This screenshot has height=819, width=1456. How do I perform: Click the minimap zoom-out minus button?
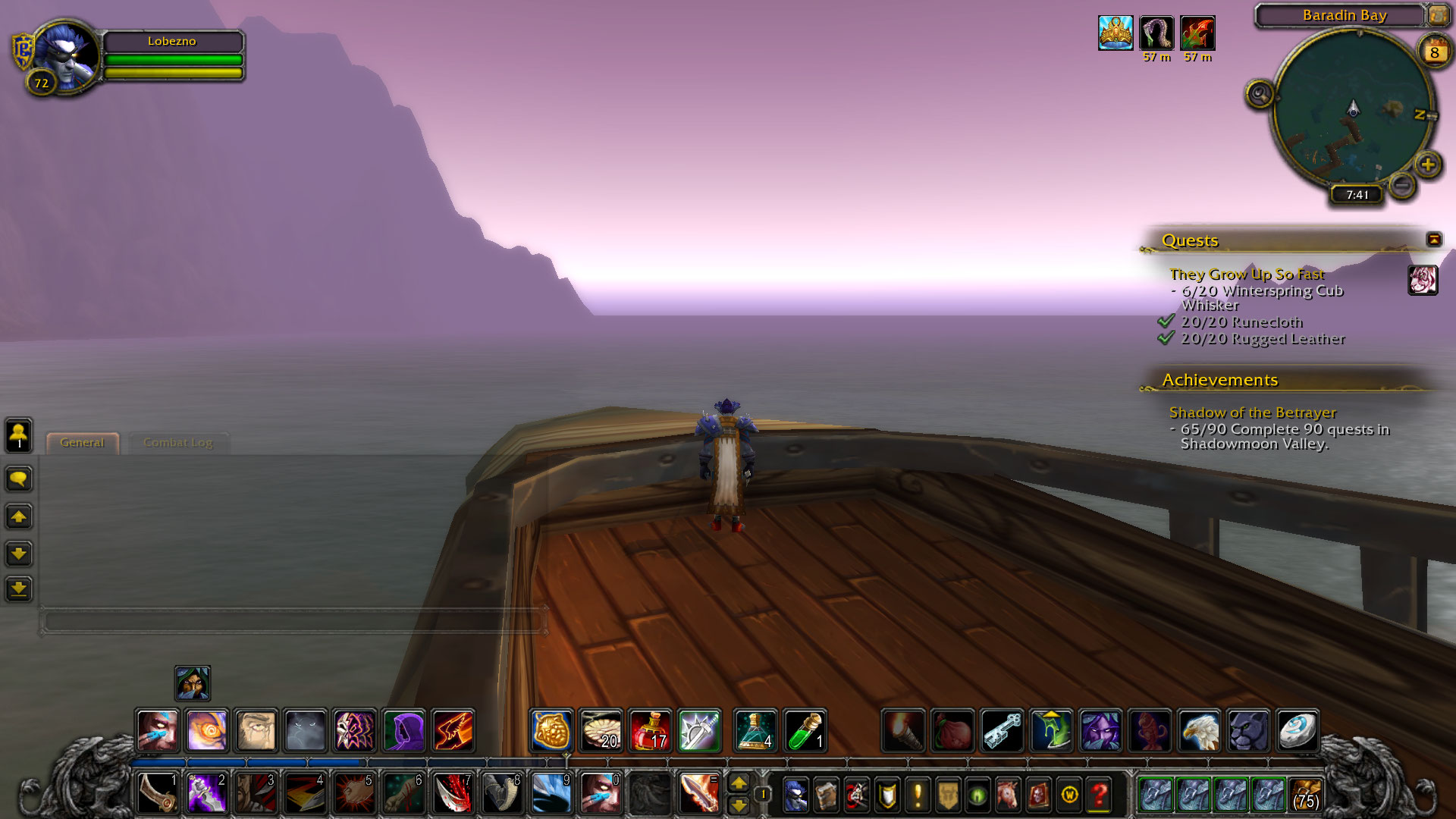1402,184
